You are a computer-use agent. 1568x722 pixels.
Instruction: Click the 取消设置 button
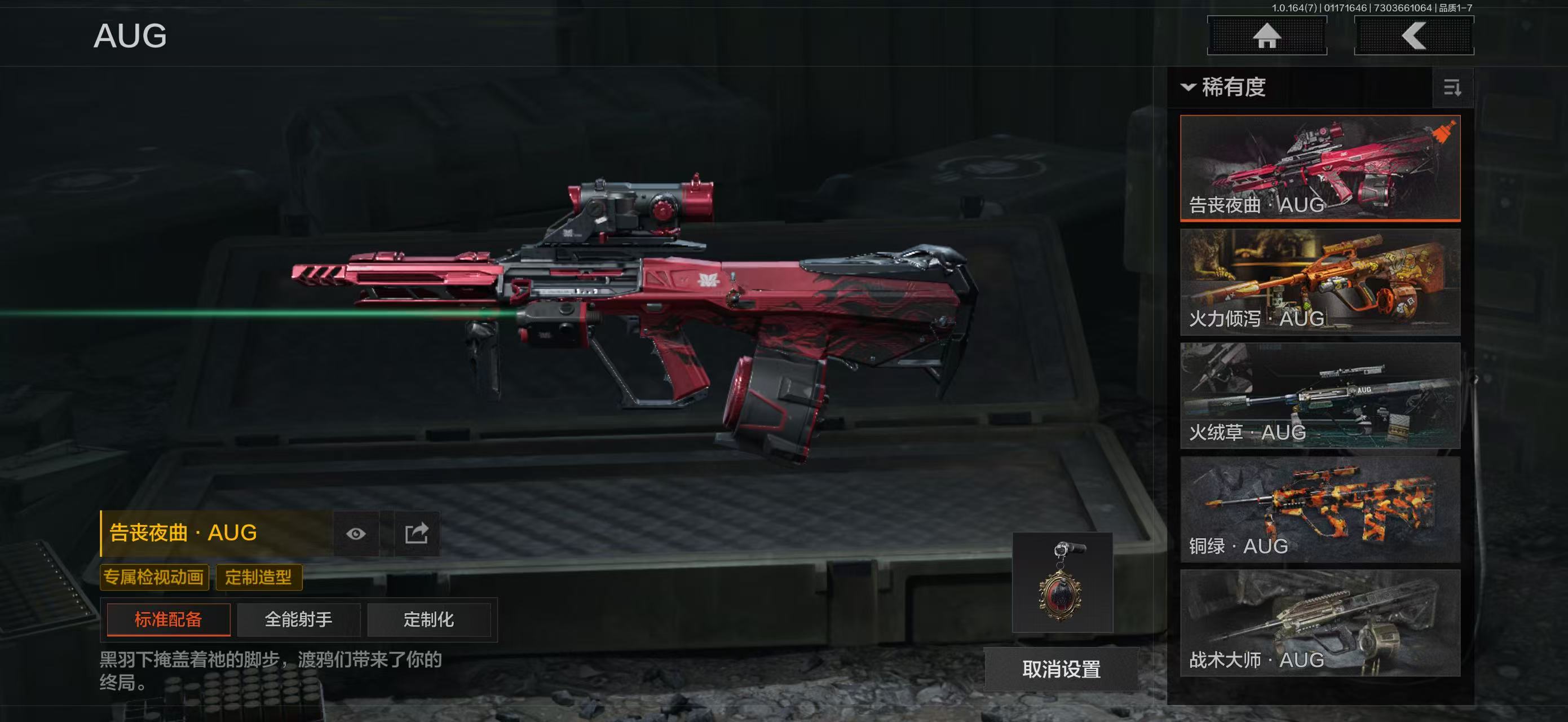pos(1061,669)
